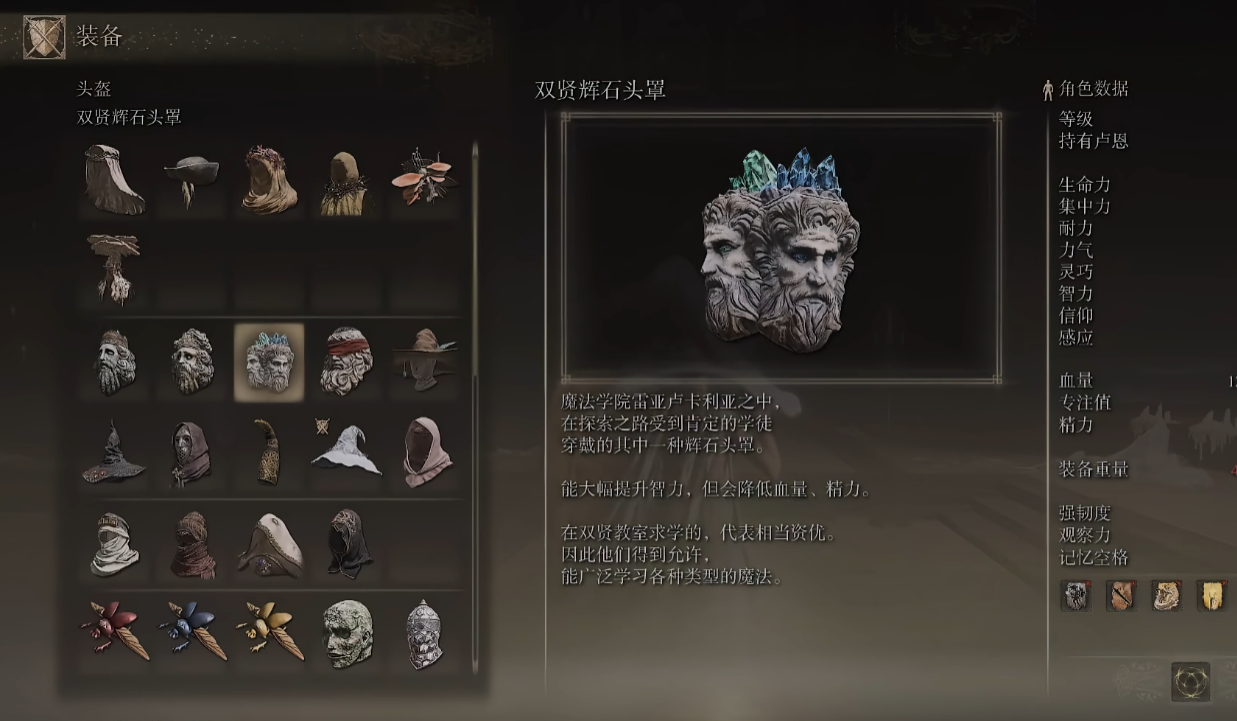Select the blue beetle-shaped headpiece

[x=191, y=631]
